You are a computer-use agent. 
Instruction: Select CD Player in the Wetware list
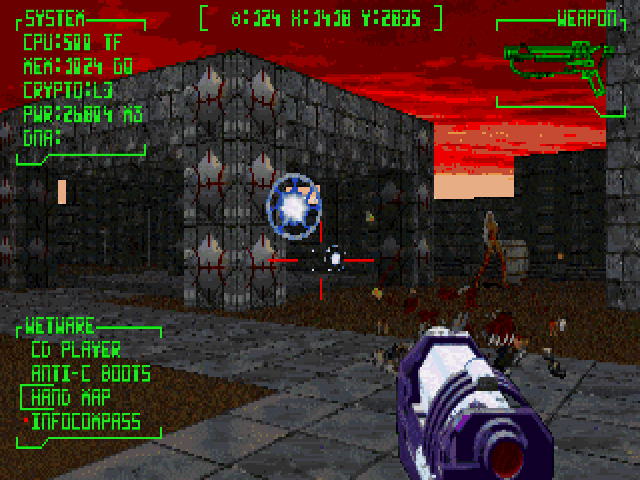pyautogui.click(x=76, y=350)
